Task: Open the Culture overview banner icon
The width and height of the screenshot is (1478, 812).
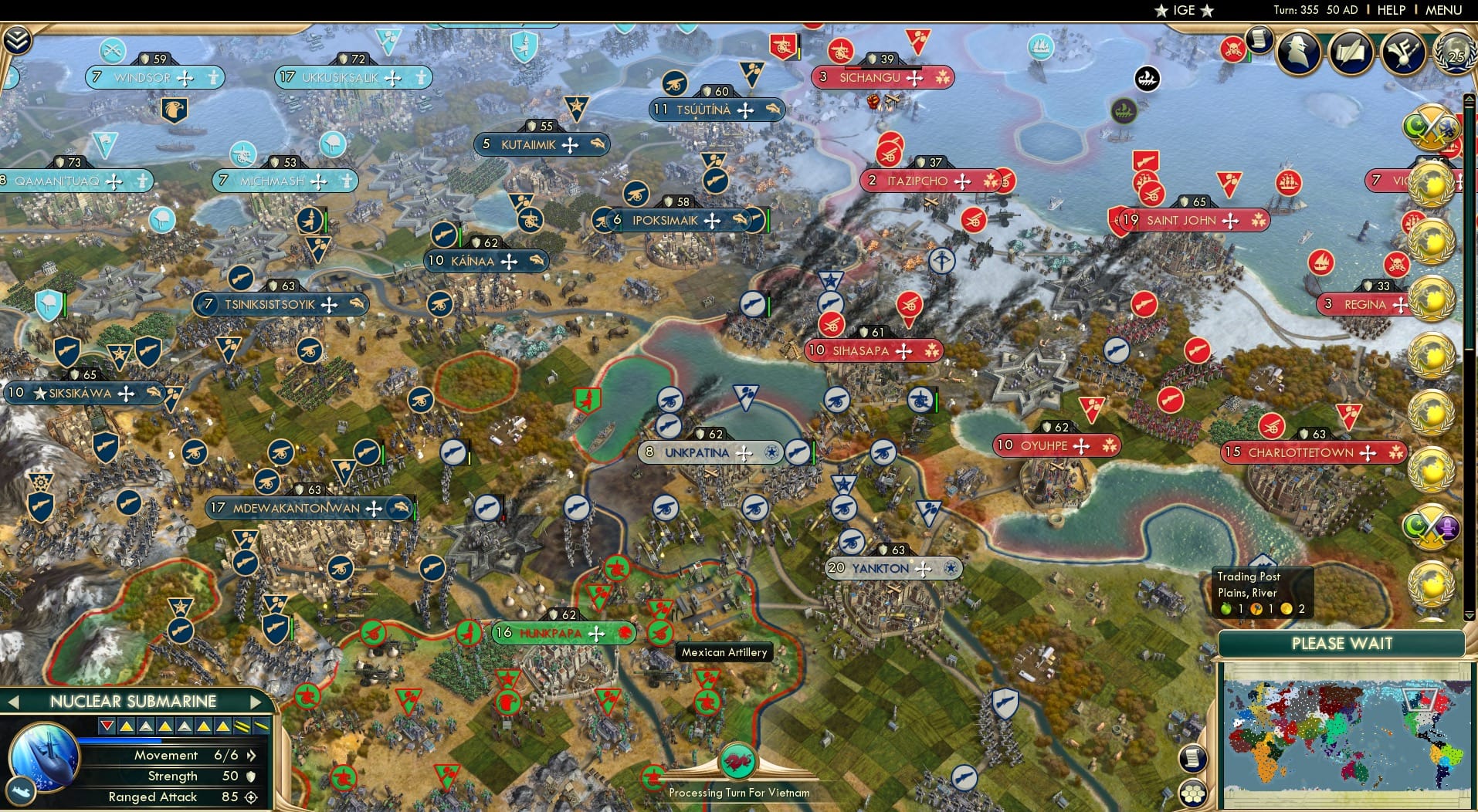Action: pyautogui.click(x=1402, y=52)
